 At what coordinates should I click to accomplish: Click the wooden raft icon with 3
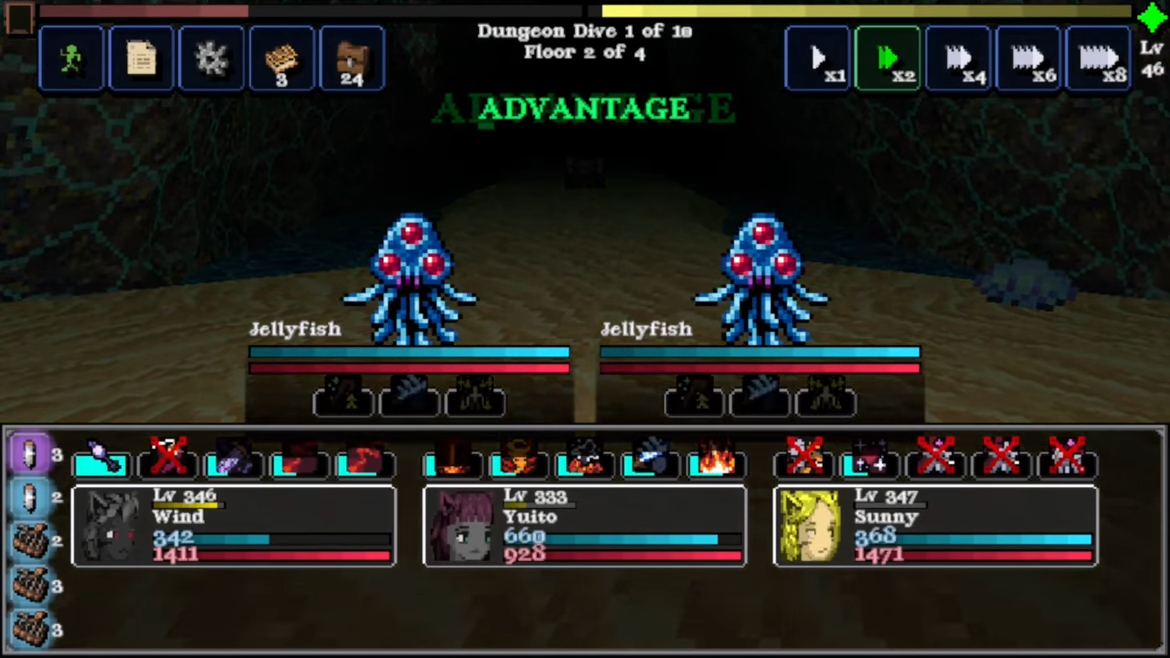click(x=281, y=59)
